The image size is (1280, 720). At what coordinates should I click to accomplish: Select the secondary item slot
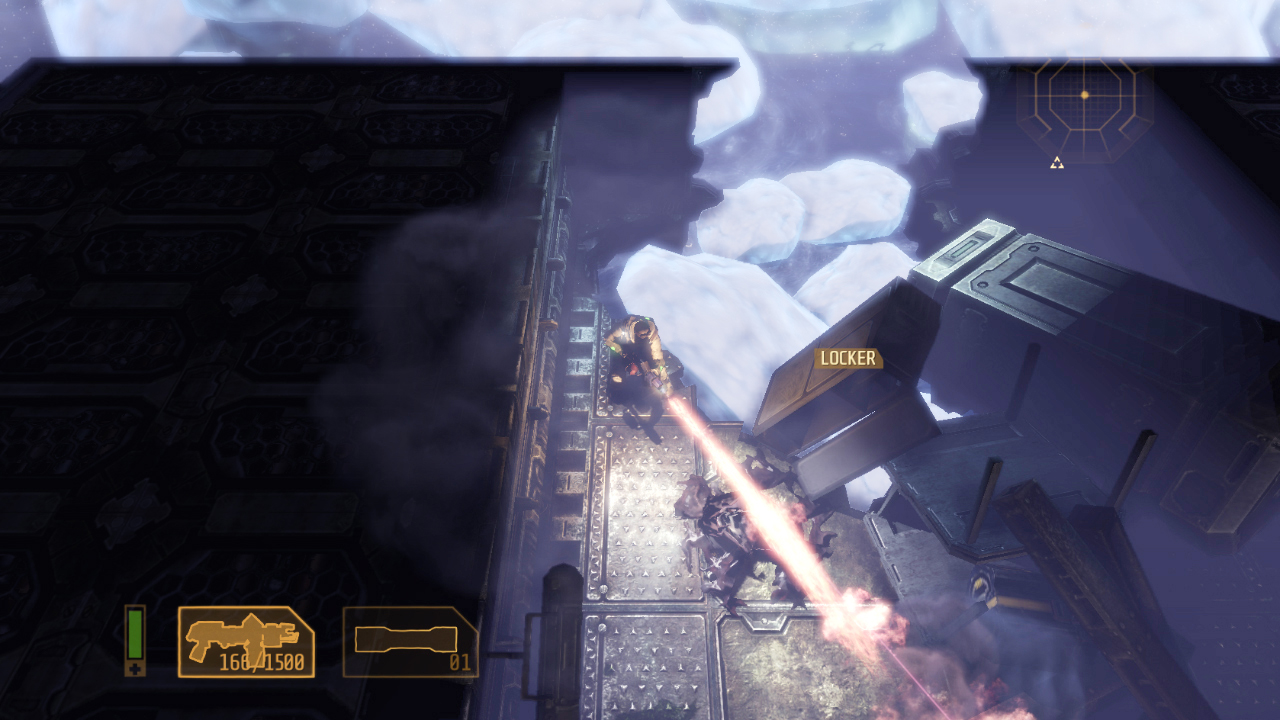[x=410, y=641]
